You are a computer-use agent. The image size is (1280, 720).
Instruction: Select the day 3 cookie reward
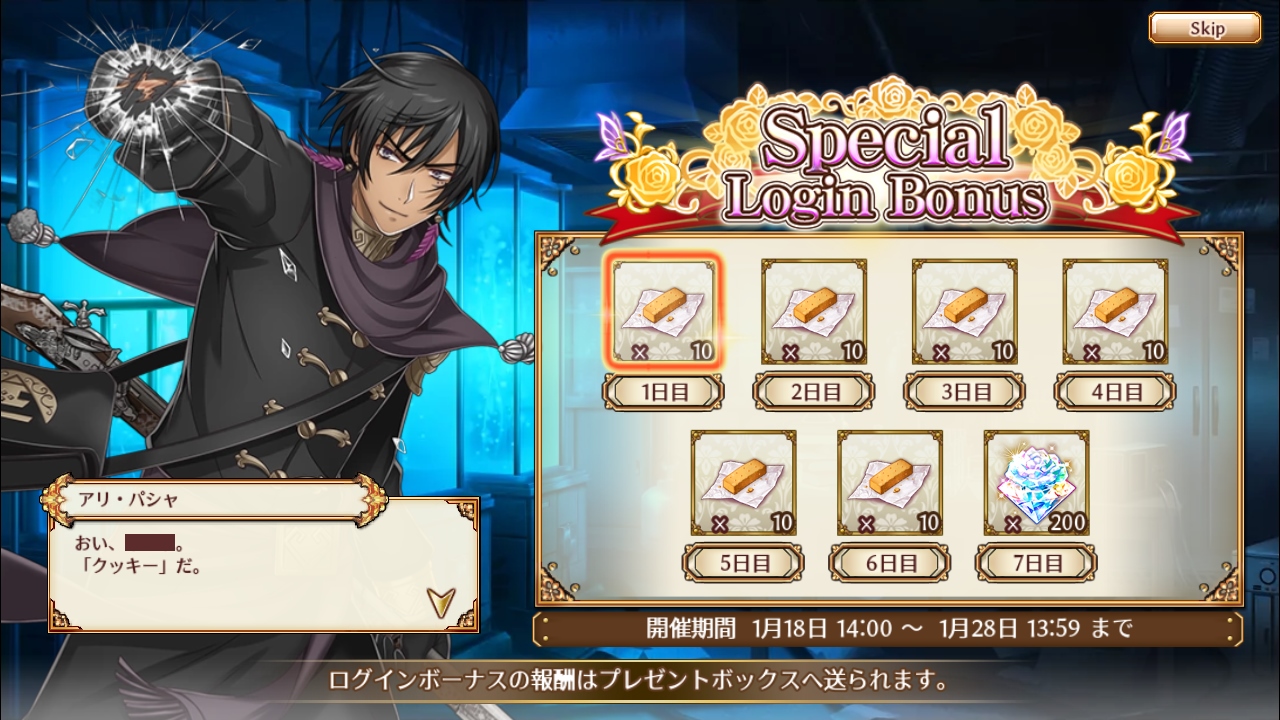[964, 311]
